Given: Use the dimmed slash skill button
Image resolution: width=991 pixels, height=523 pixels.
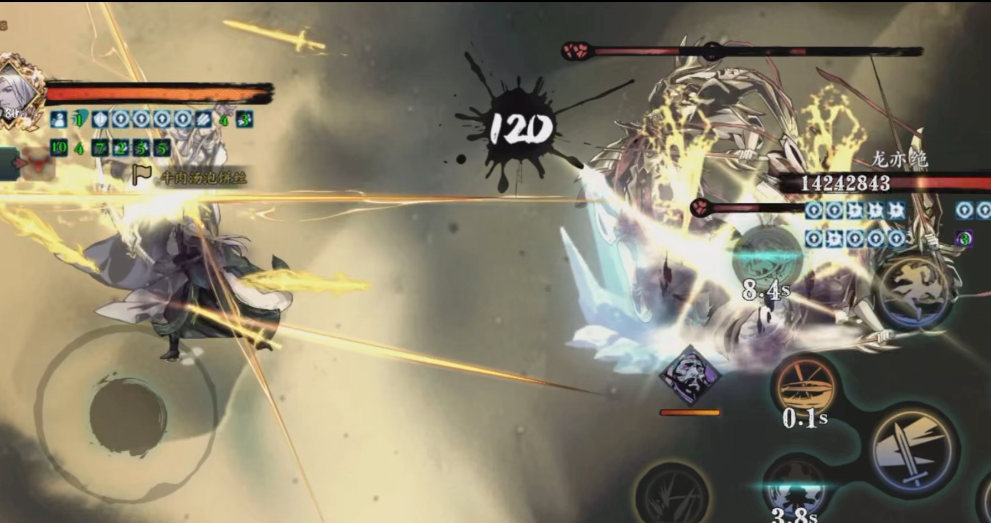Looking at the screenshot, I should tap(672, 494).
